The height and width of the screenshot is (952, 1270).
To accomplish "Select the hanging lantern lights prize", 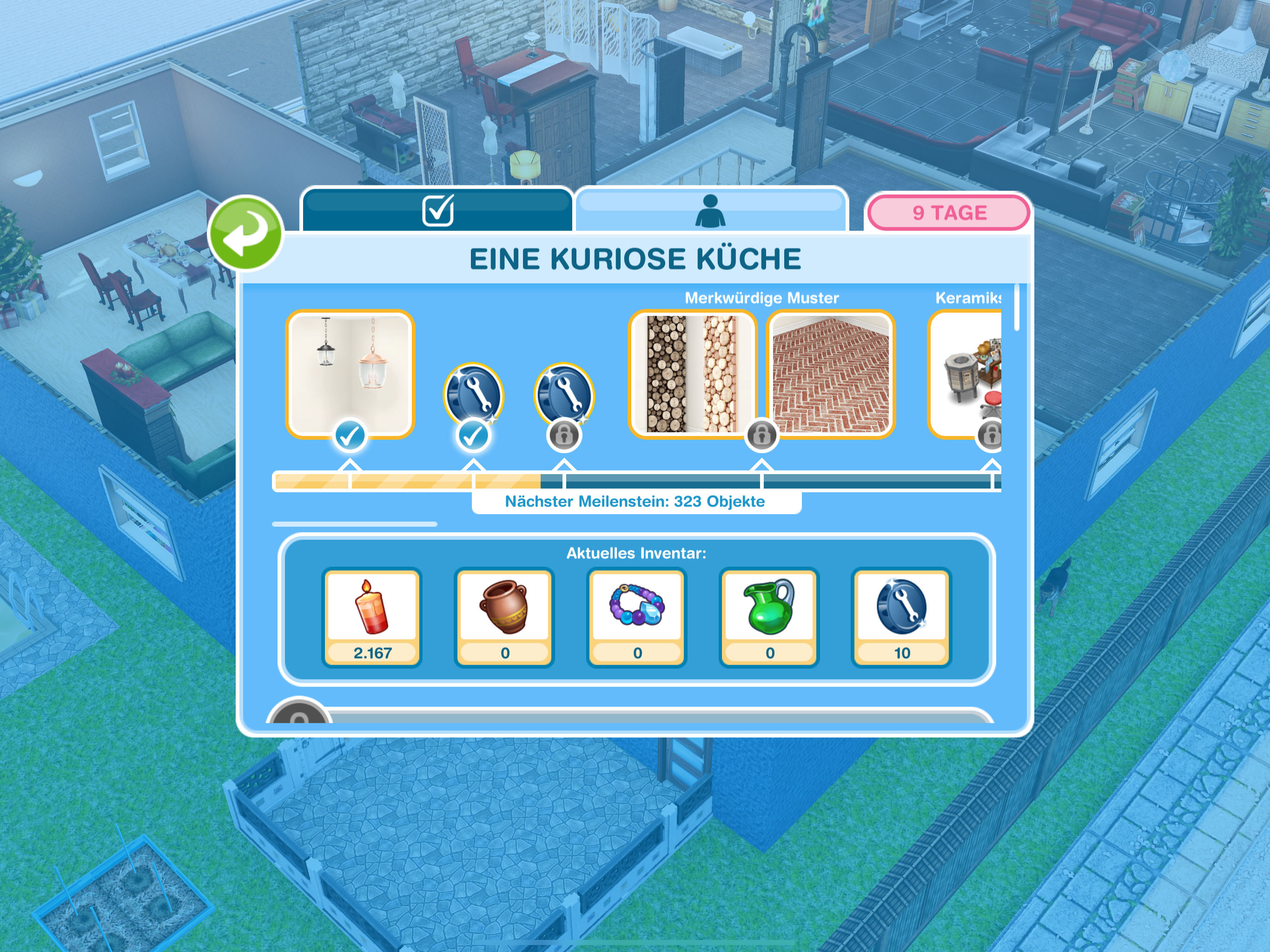I will tap(350, 374).
